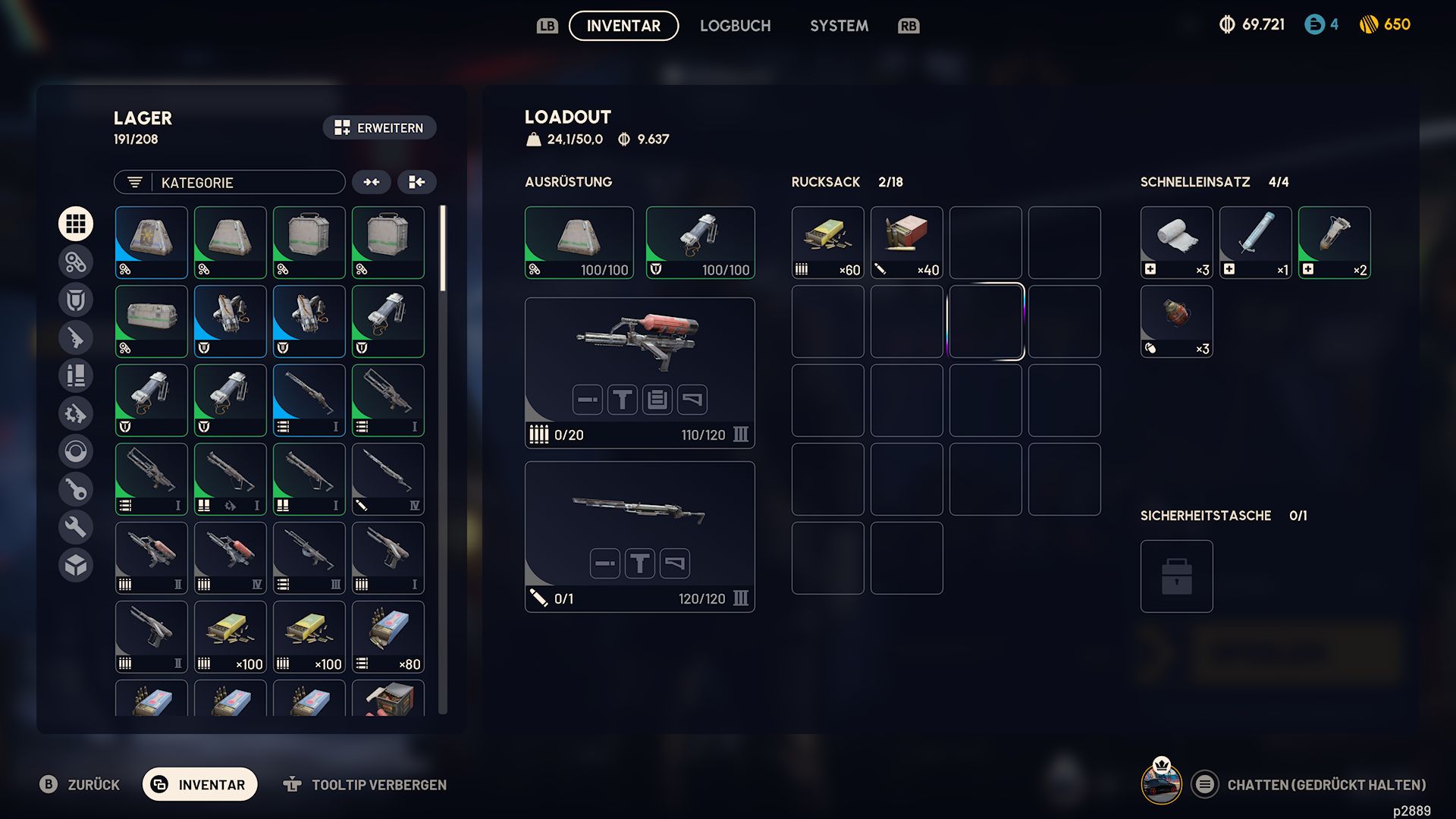Select the cube category filter
Viewport: 1456px width, 819px height.
point(76,565)
